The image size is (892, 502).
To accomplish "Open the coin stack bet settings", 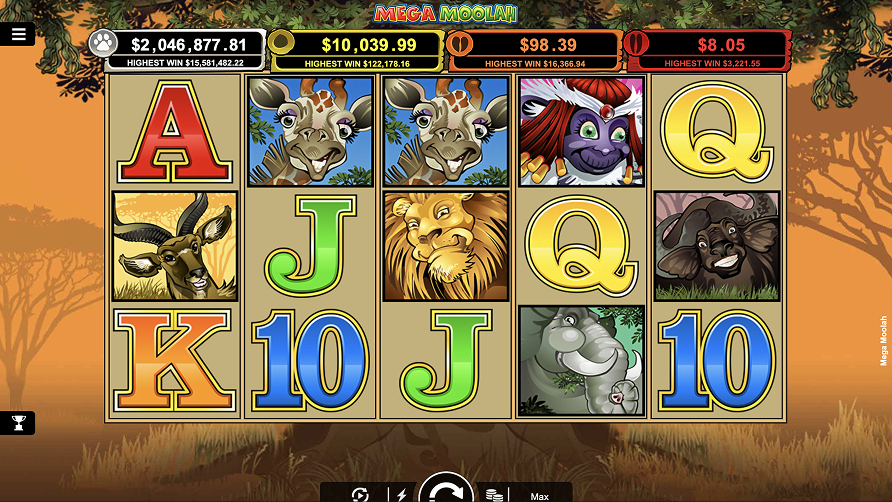I will point(493,495).
